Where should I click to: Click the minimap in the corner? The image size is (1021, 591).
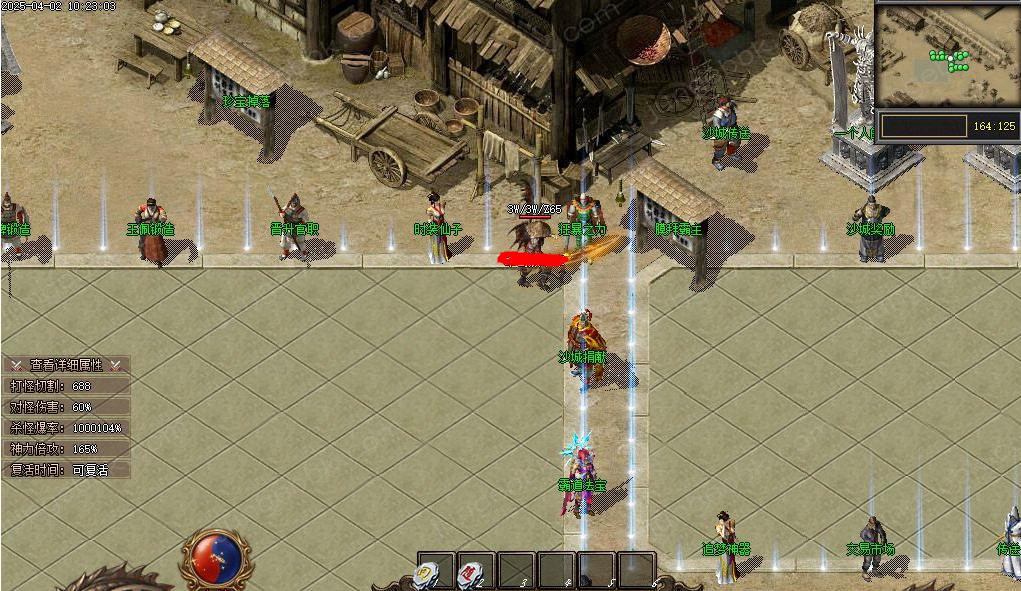pos(945,56)
